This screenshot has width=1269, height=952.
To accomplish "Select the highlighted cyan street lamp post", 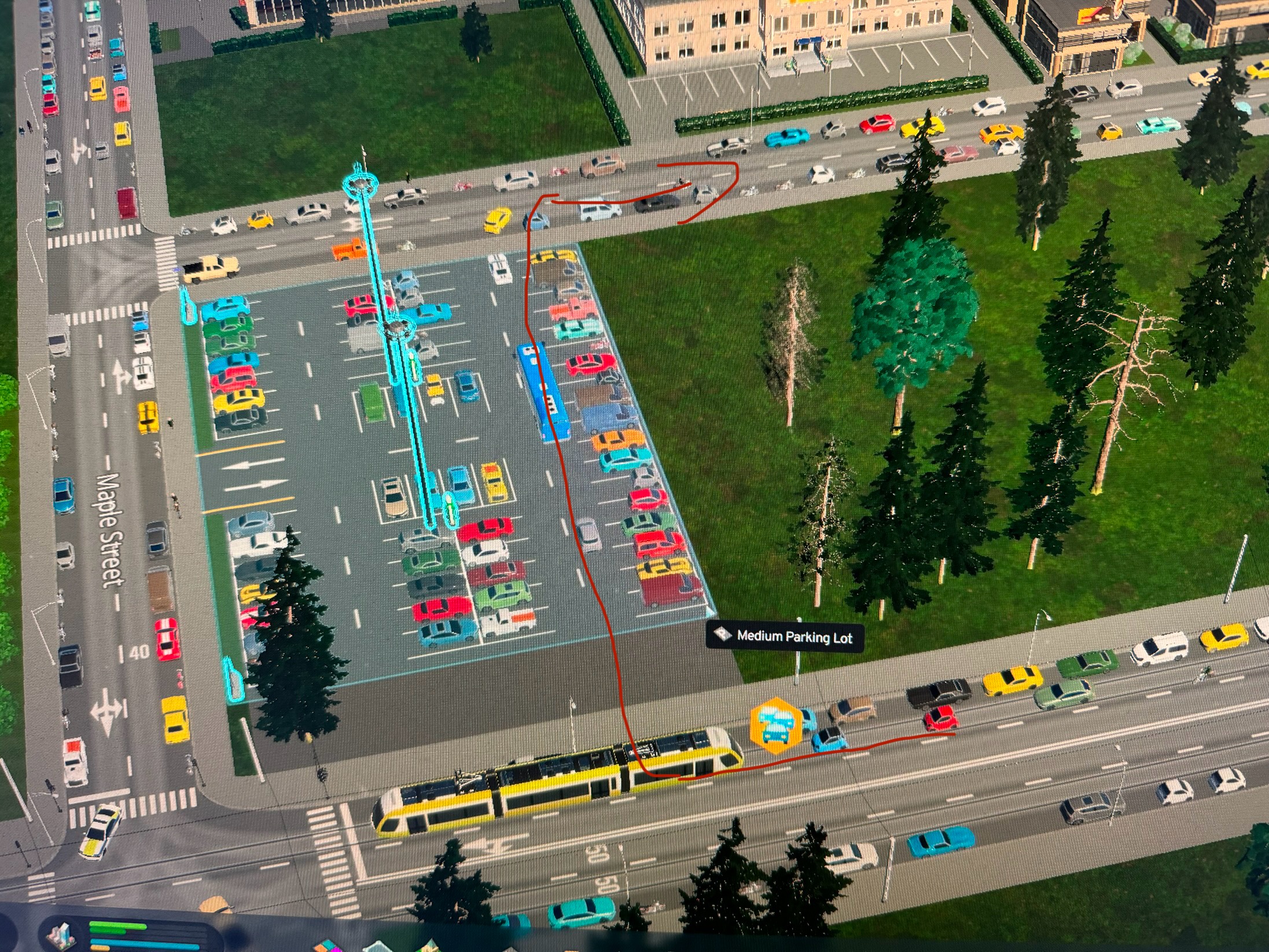I will pyautogui.click(x=360, y=185).
